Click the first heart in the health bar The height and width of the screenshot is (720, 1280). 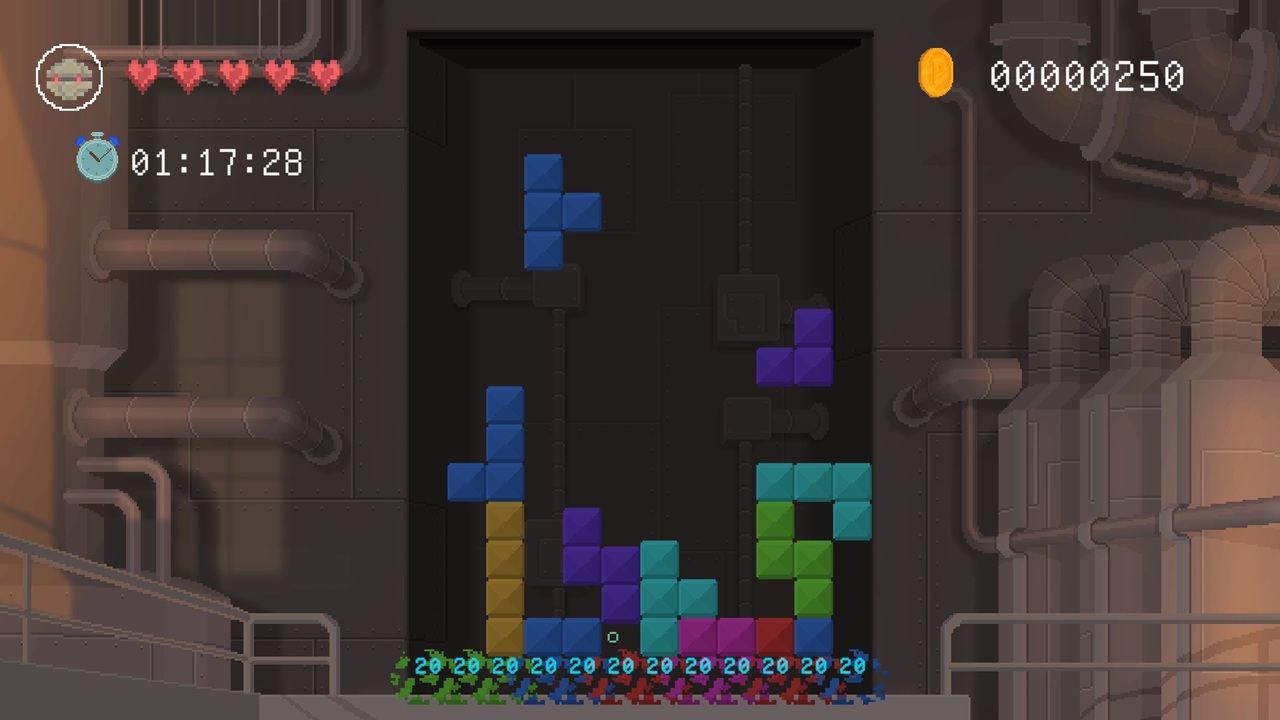(143, 74)
